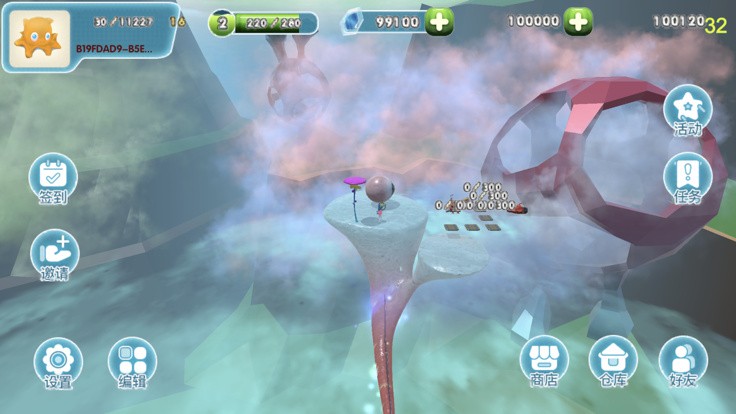
Task: View the 好友 friends list
Action: click(x=683, y=360)
